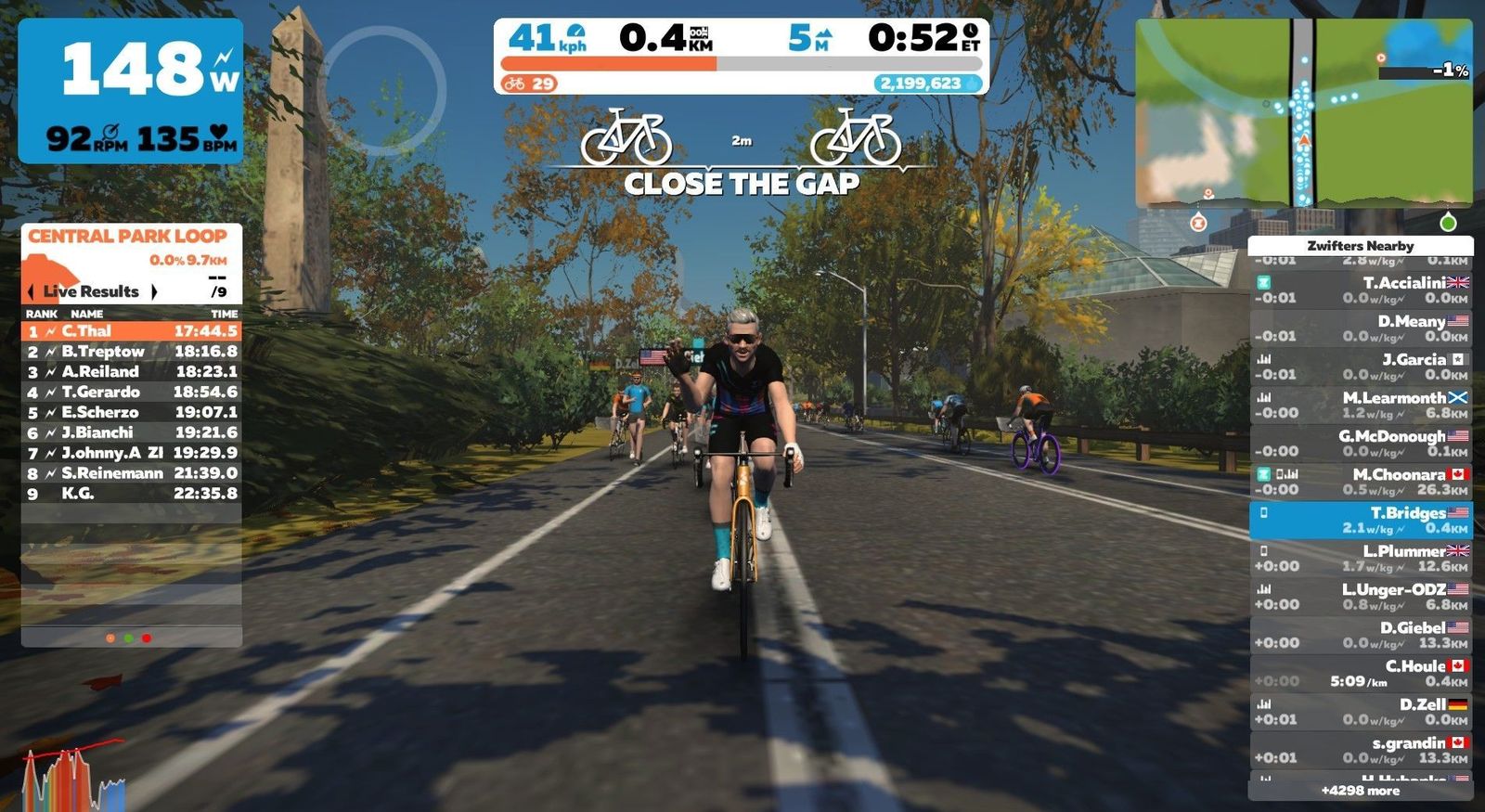Expand the "+4298 more" riders entry

(x=1360, y=791)
